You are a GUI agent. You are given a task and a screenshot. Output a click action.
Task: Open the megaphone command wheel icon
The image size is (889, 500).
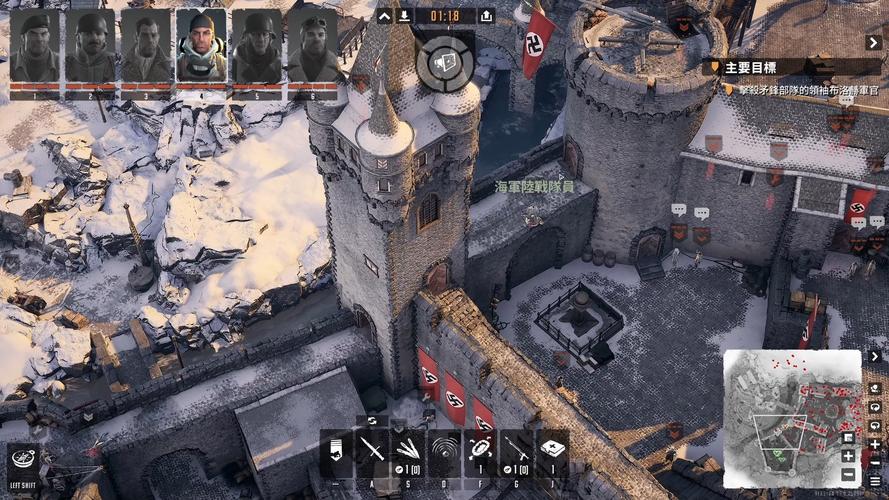point(444,57)
